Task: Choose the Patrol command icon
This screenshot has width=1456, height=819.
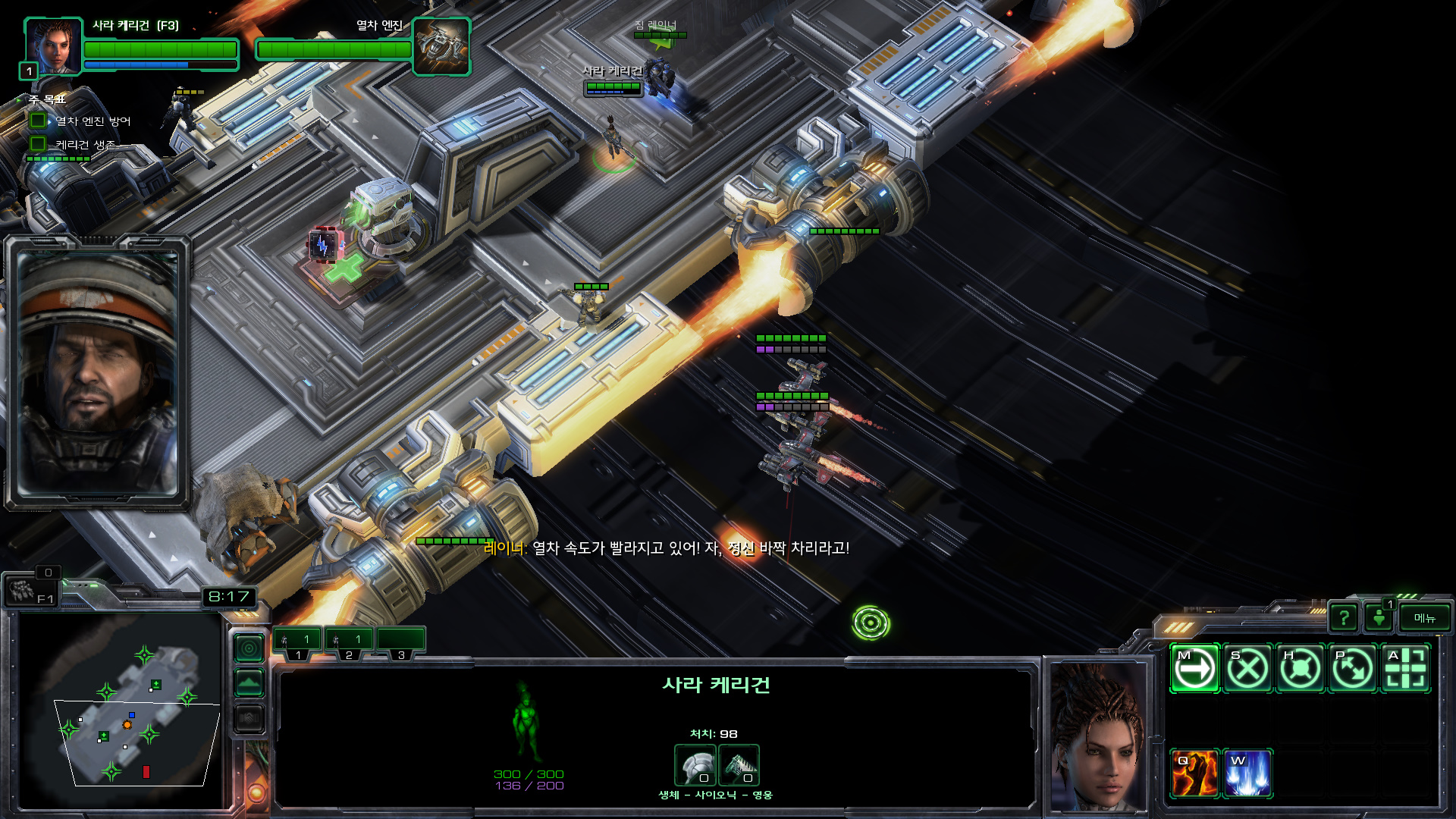Action: [1353, 669]
